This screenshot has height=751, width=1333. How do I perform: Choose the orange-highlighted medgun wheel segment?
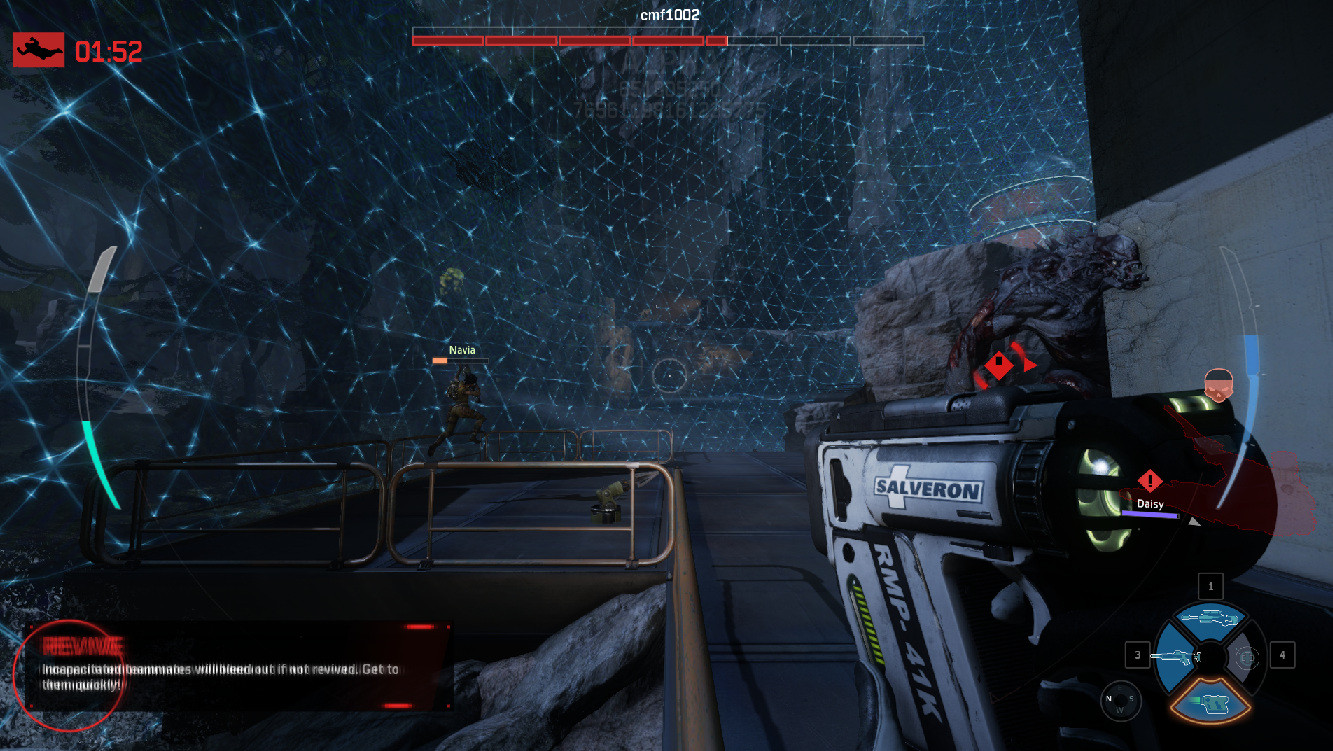[1210, 699]
